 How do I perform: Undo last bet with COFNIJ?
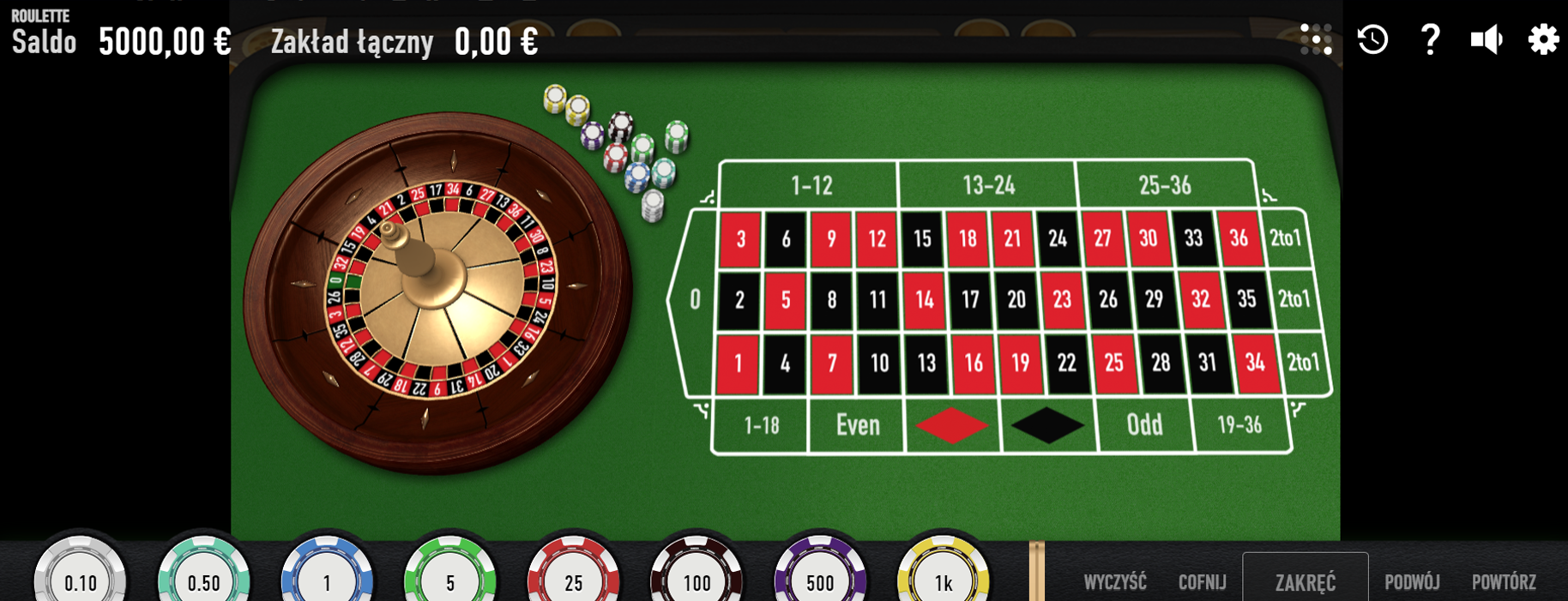[1202, 582]
